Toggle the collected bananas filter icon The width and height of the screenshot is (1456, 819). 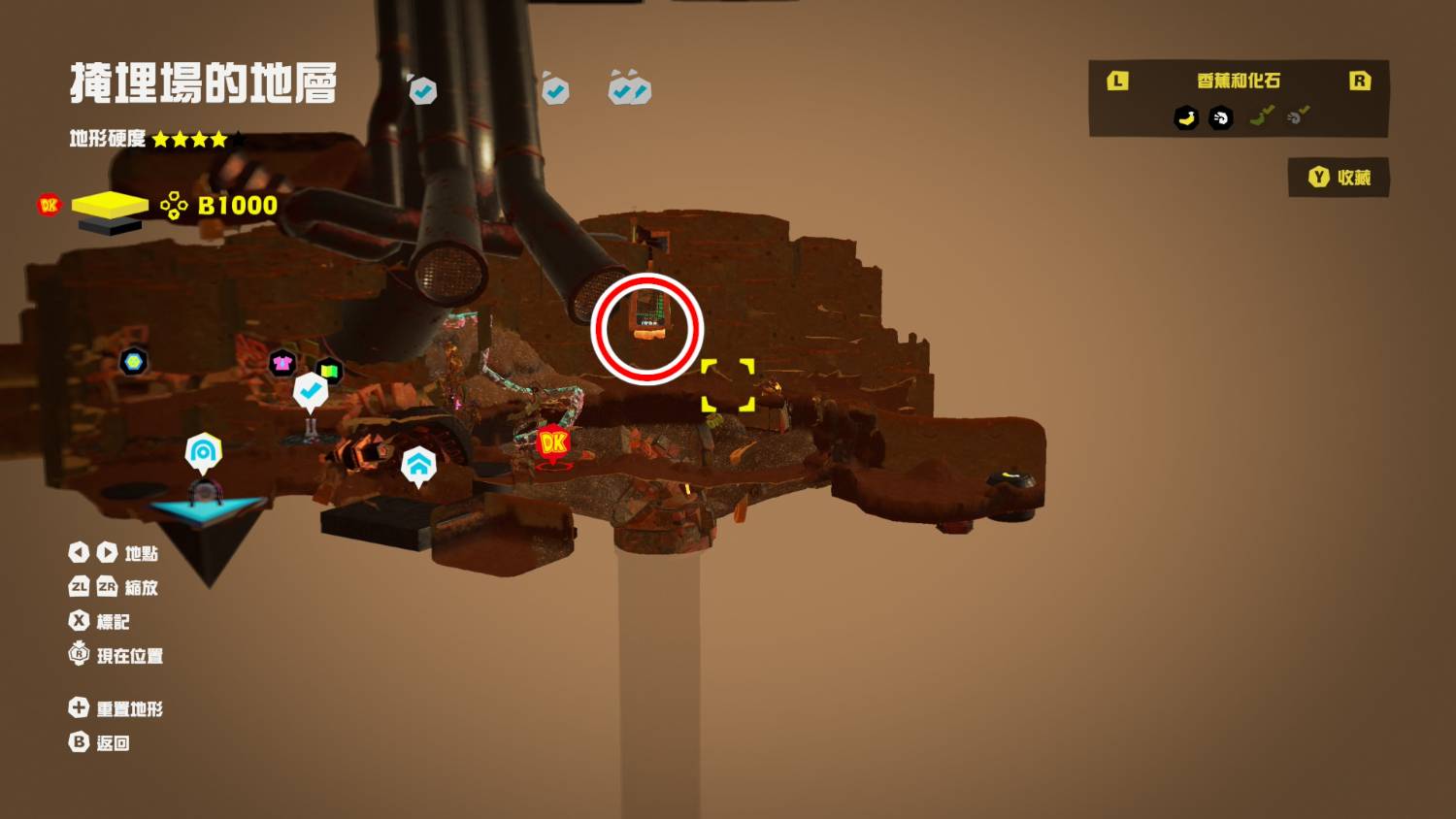point(1262,117)
